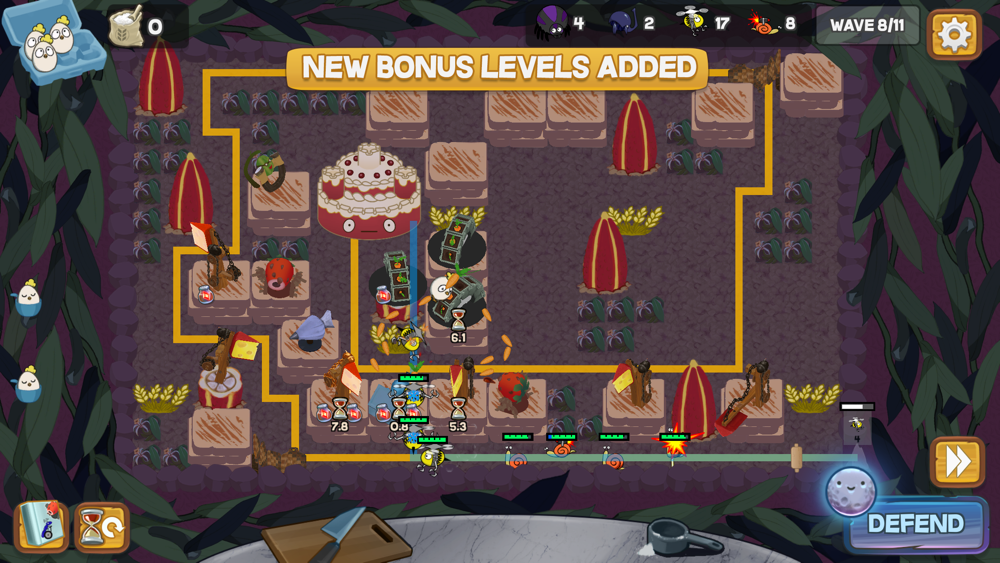1000x563 pixels.
Task: Tap the New Bonus Levels Added banner
Action: [498, 68]
